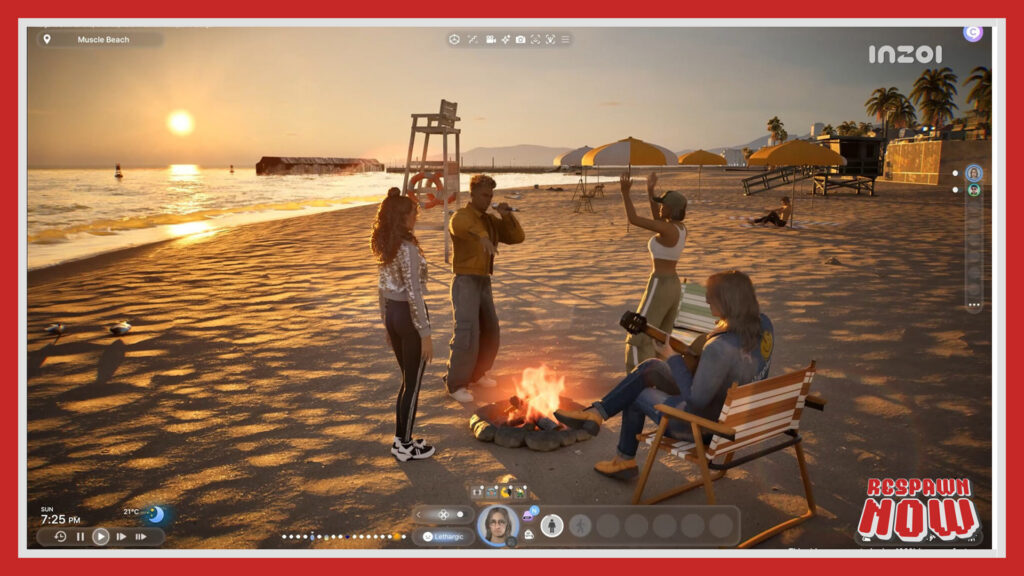Click the compass-style icon in top toolbar
The image size is (1024, 576).
[x=454, y=39]
